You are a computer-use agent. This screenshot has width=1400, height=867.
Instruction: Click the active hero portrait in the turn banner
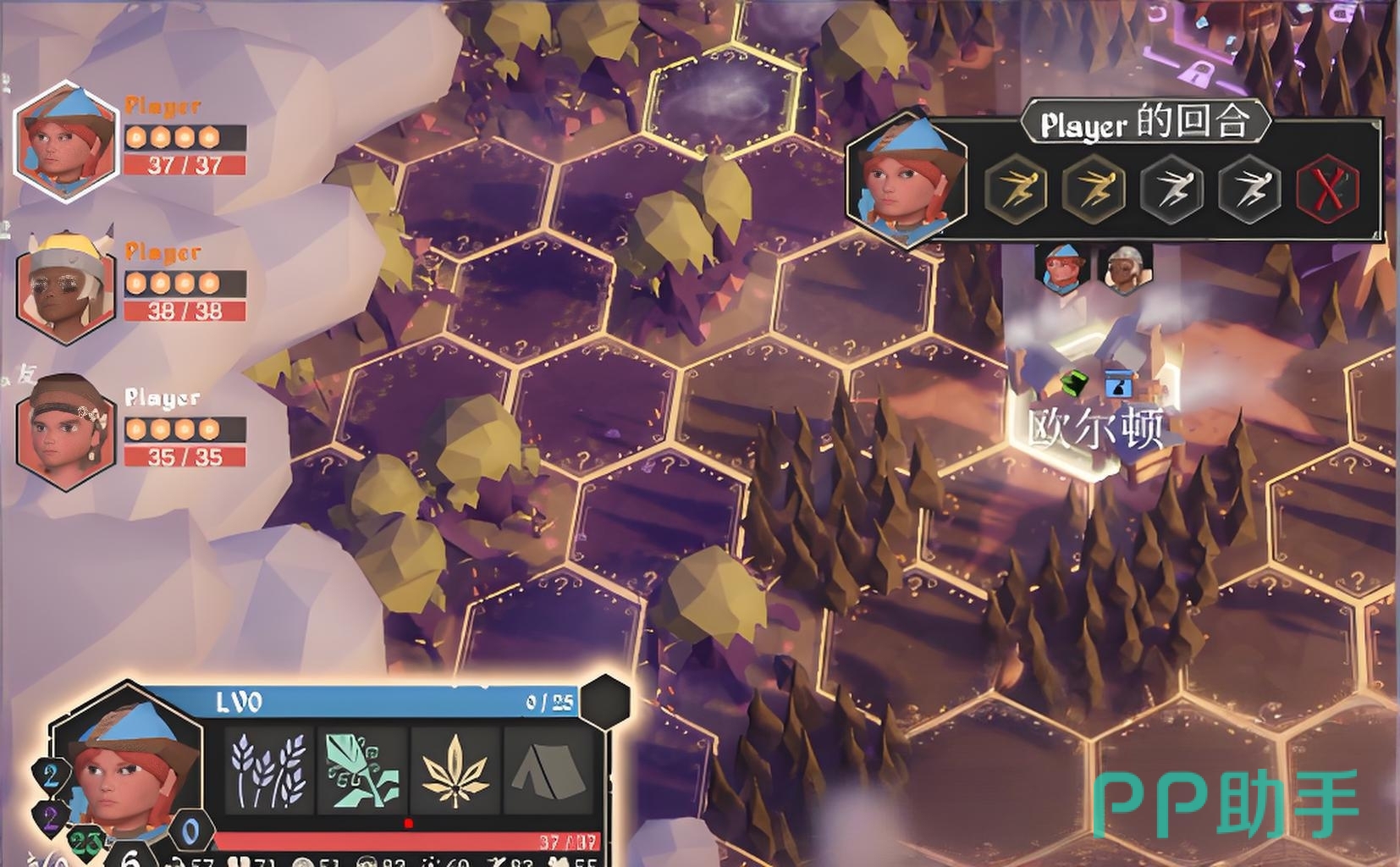tap(906, 179)
